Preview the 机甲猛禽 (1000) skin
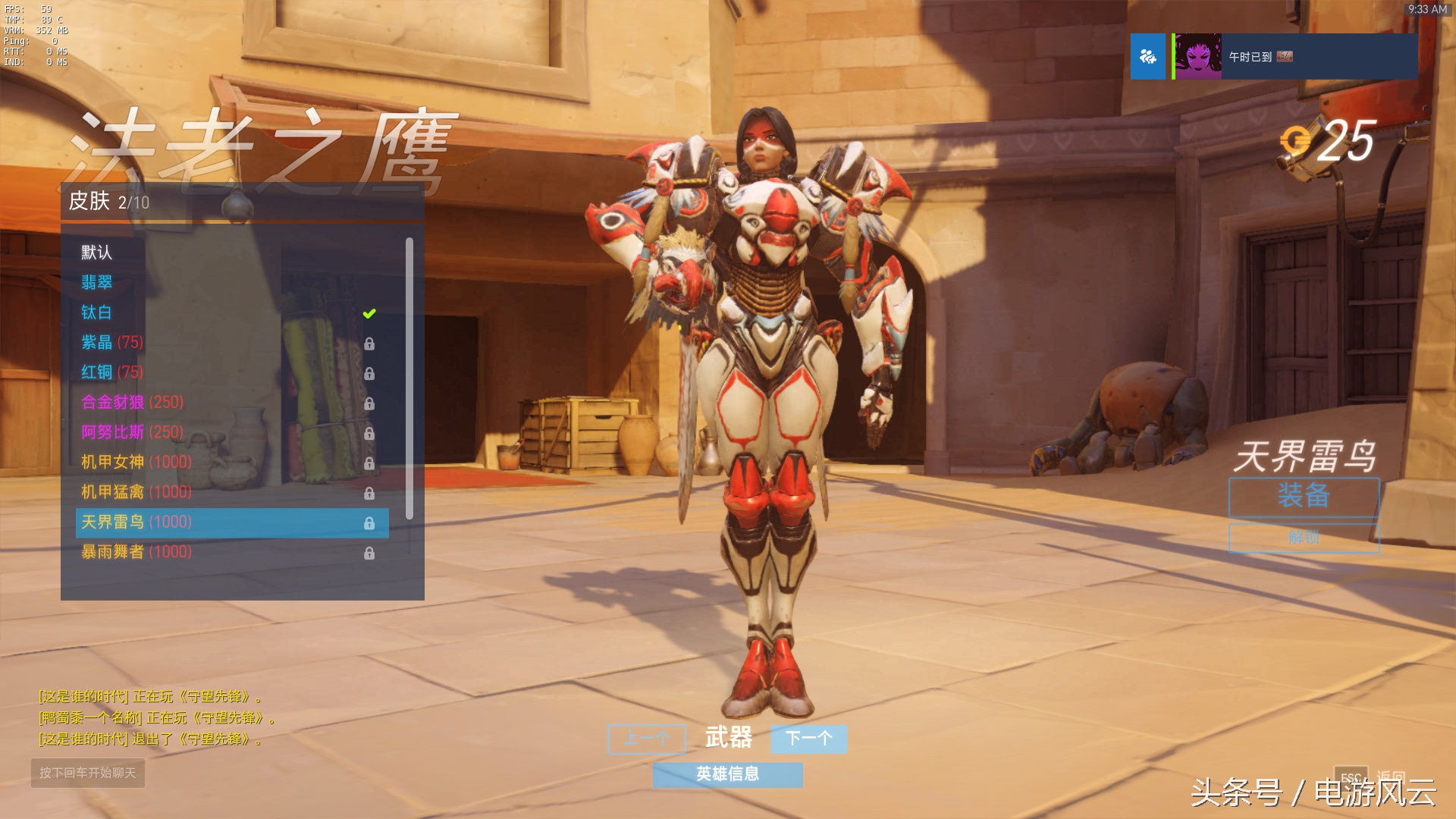The height and width of the screenshot is (819, 1456). point(136,492)
